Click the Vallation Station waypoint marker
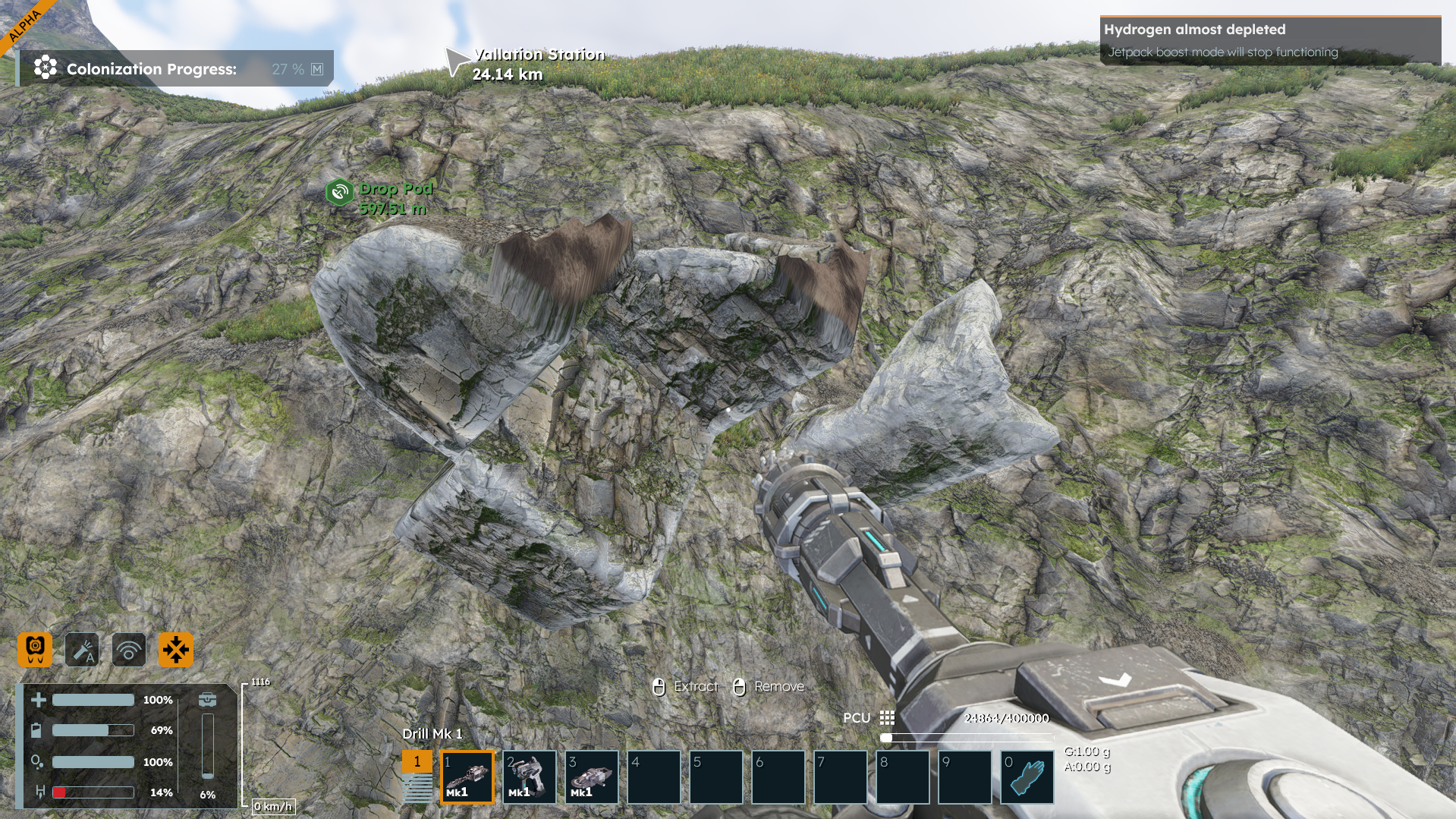Screen dimensions: 1456x819 pos(457,61)
